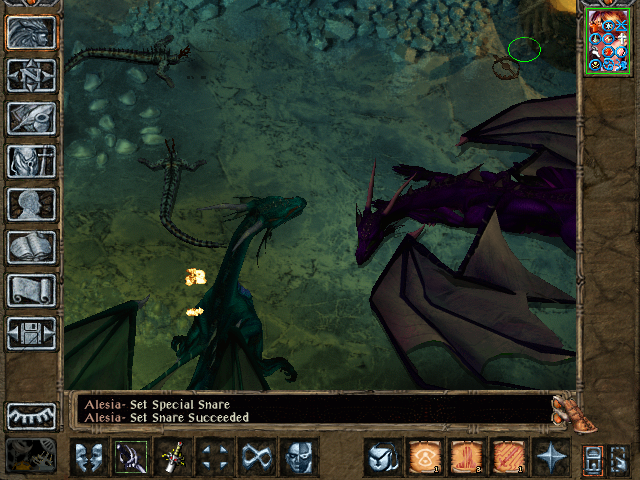Open the options menu with the floppy disk button
The image size is (640, 480).
point(31,333)
